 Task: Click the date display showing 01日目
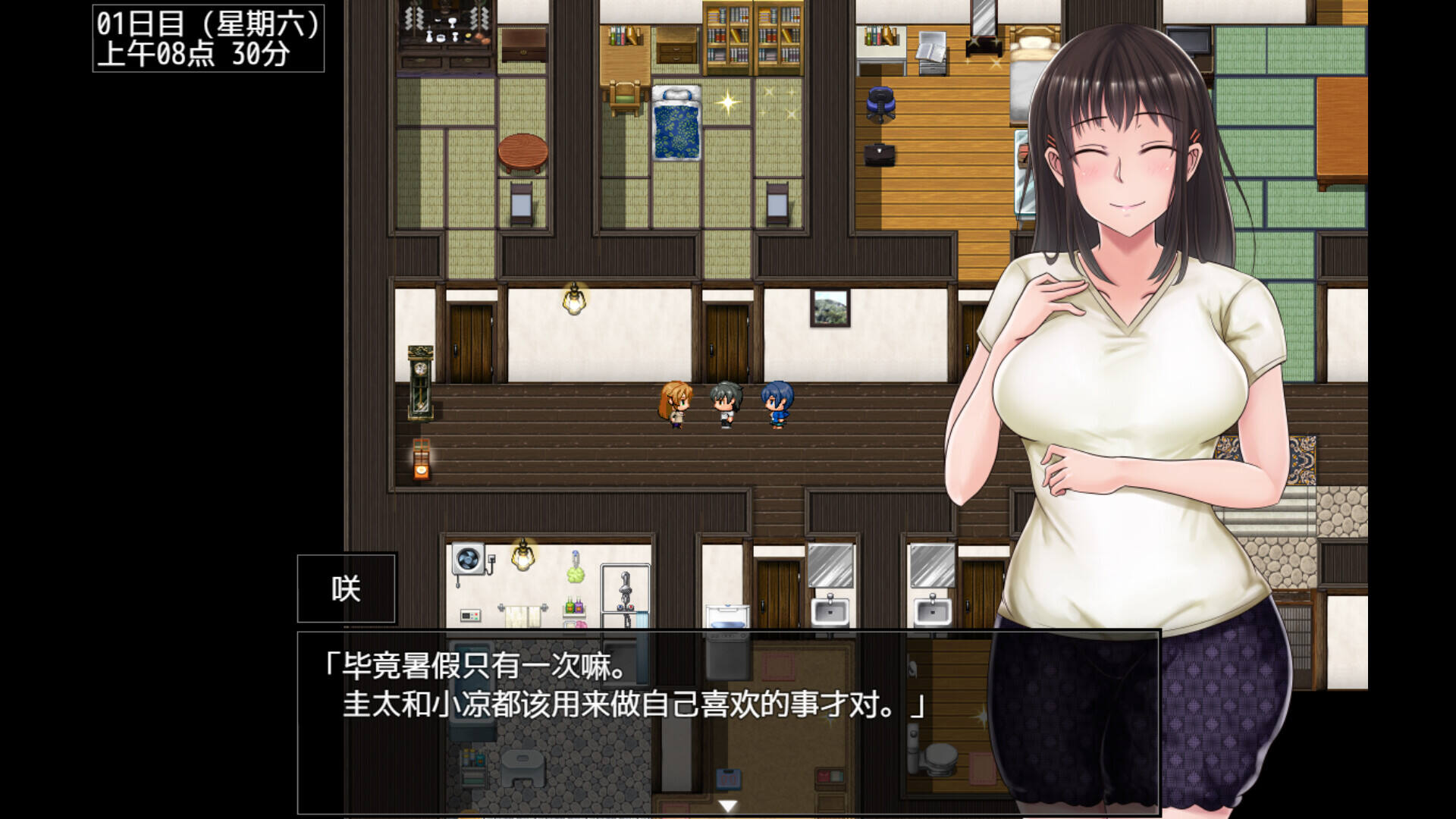coord(209,38)
